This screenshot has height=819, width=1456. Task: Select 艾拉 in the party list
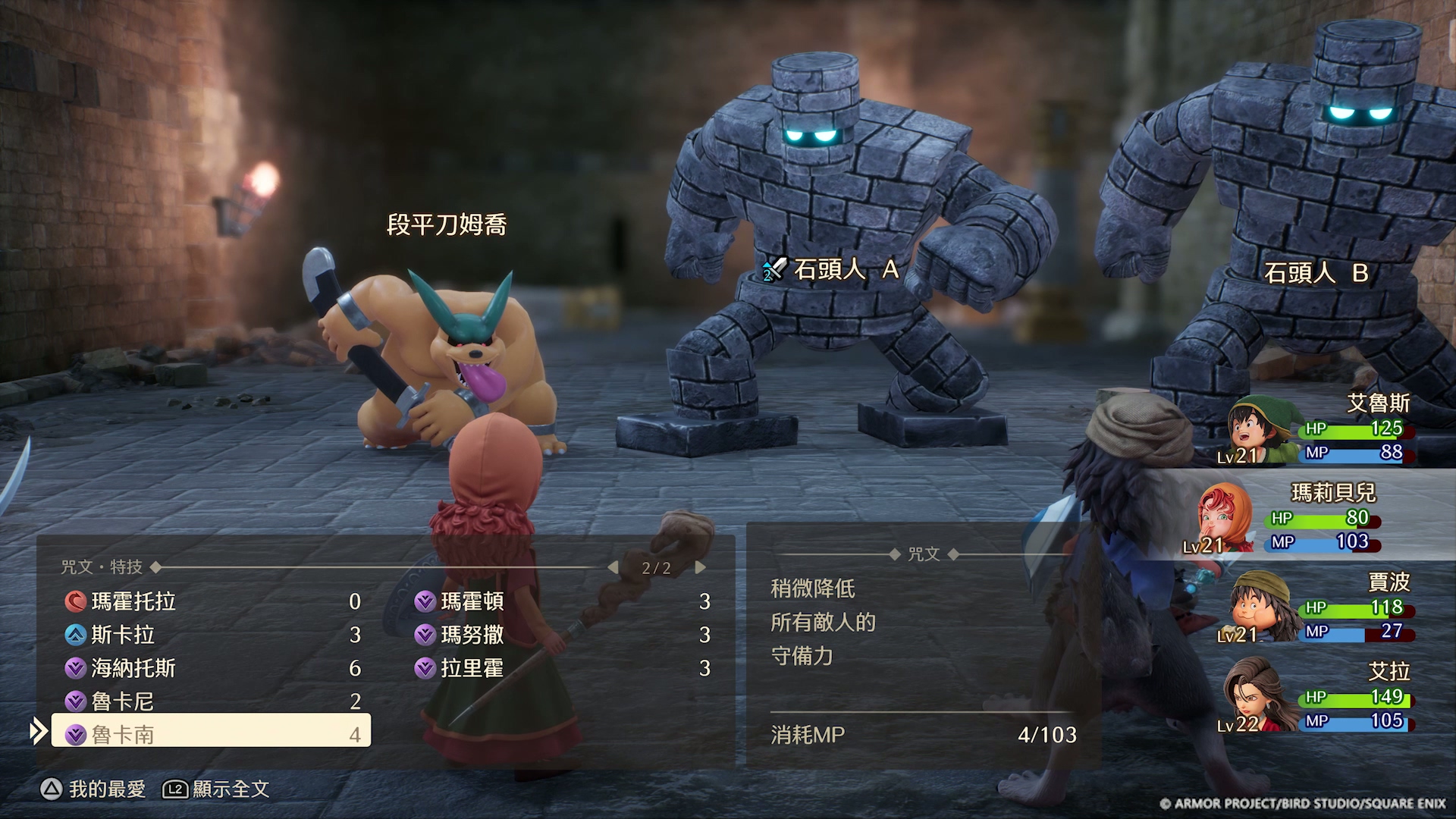[1319, 698]
